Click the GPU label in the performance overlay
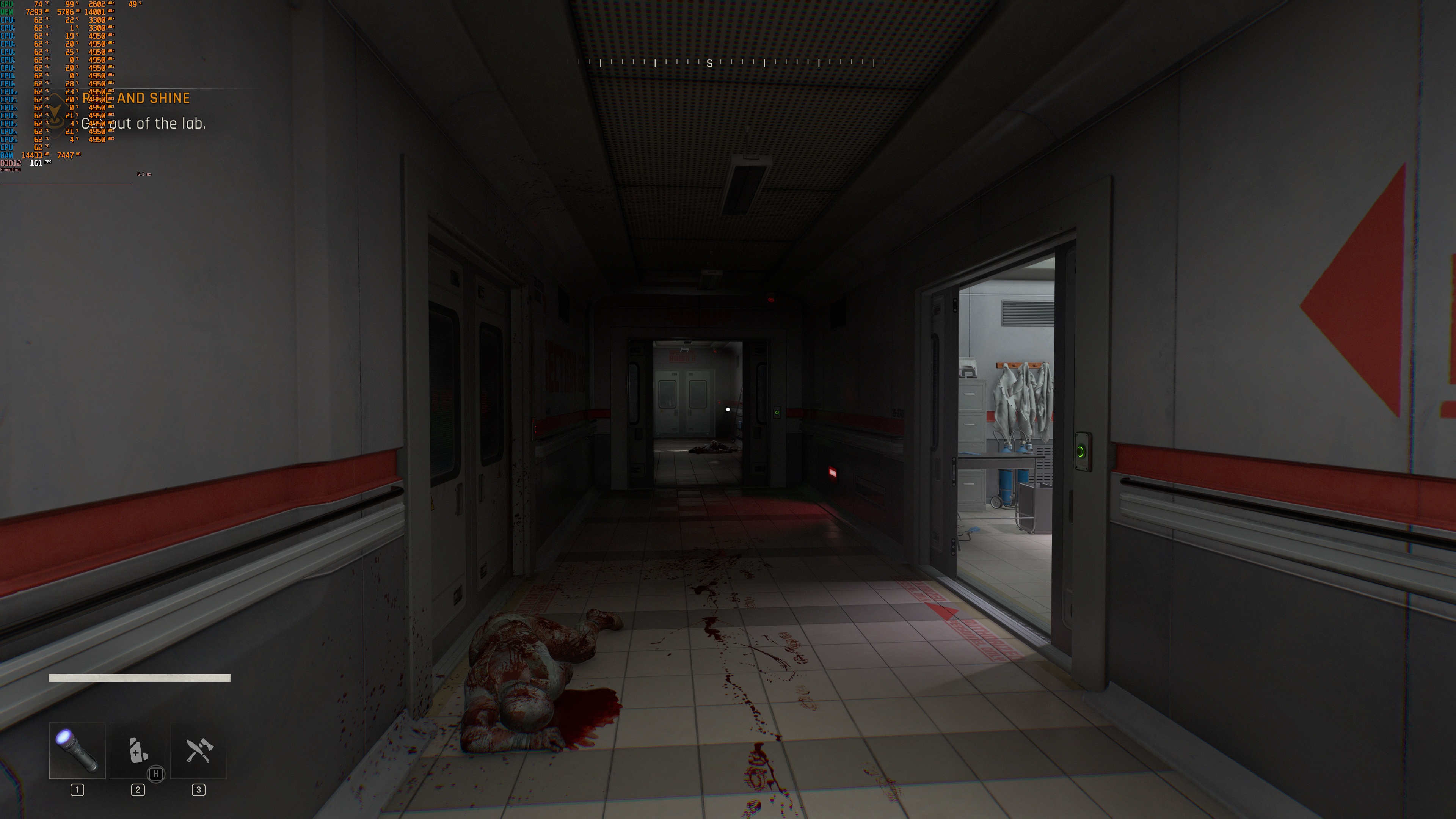The width and height of the screenshot is (1456, 819). tap(7, 4)
